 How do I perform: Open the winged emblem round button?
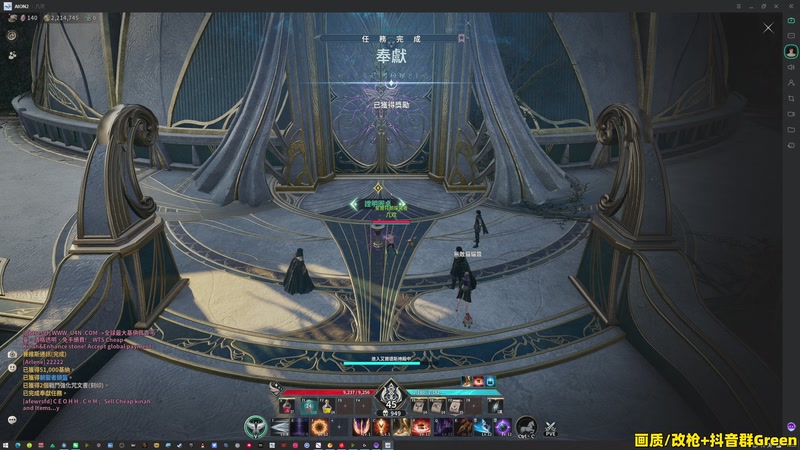point(256,427)
